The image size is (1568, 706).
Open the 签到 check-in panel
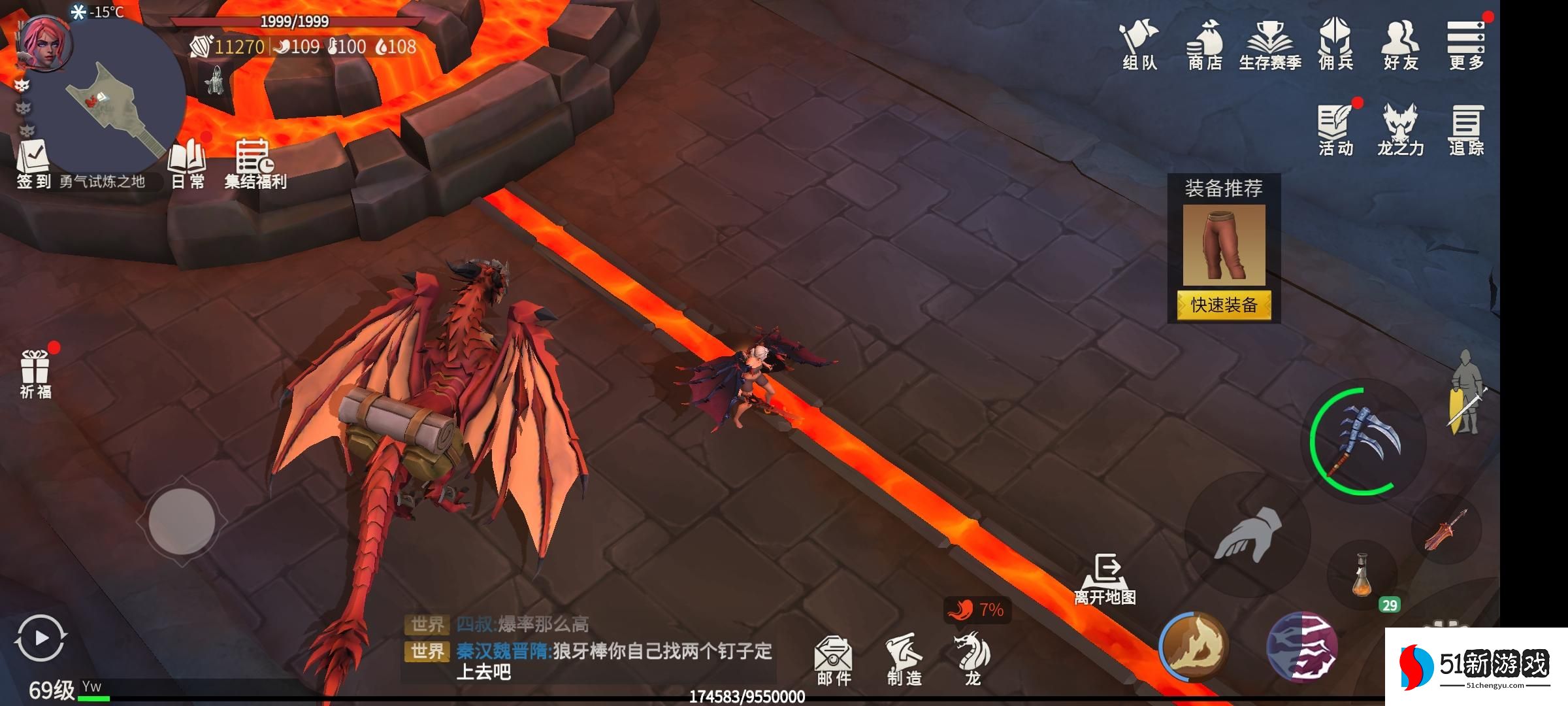click(x=33, y=163)
